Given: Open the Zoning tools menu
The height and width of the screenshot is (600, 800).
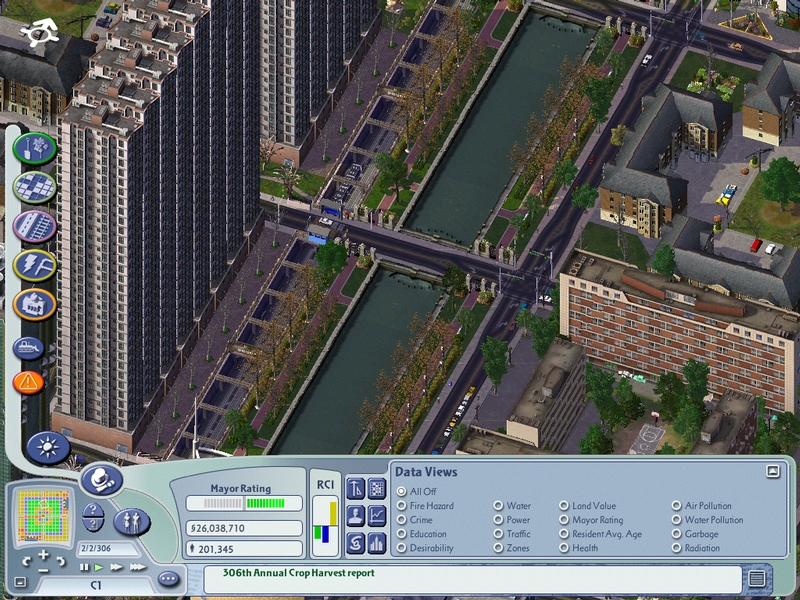Looking at the screenshot, I should (x=35, y=188).
